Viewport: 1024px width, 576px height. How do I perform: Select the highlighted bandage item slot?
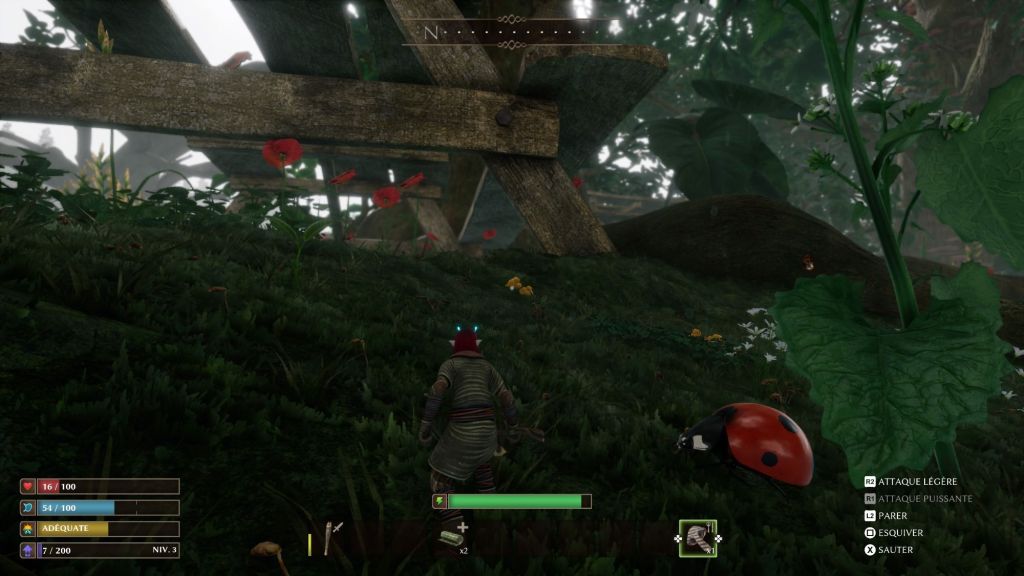(697, 538)
